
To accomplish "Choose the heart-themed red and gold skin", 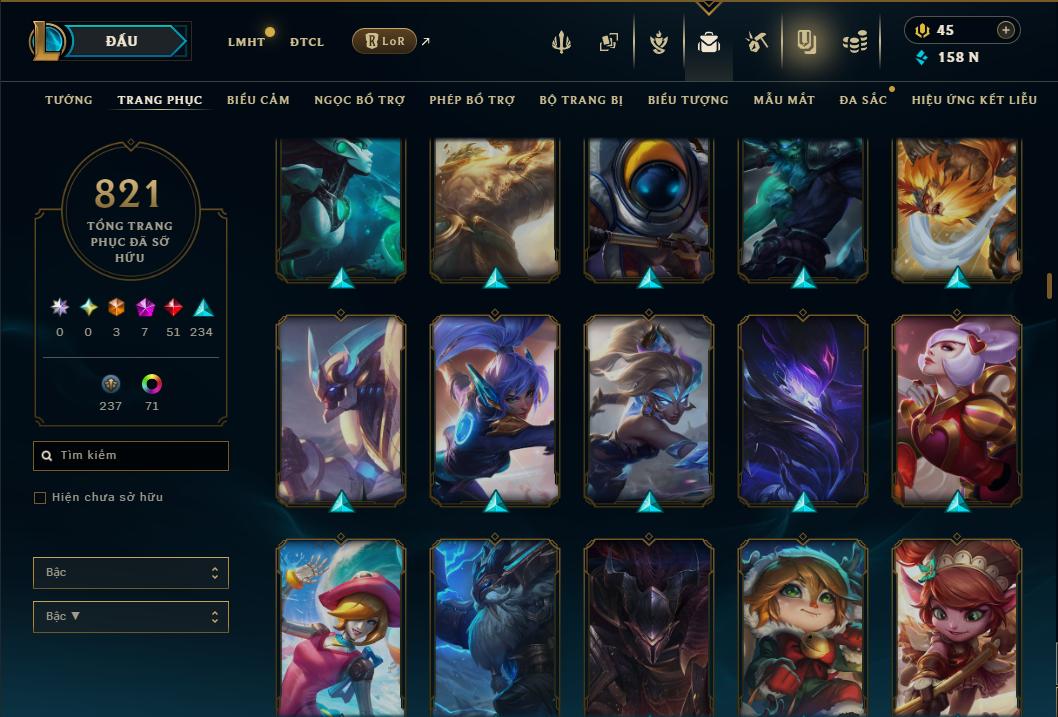I will click(x=957, y=408).
